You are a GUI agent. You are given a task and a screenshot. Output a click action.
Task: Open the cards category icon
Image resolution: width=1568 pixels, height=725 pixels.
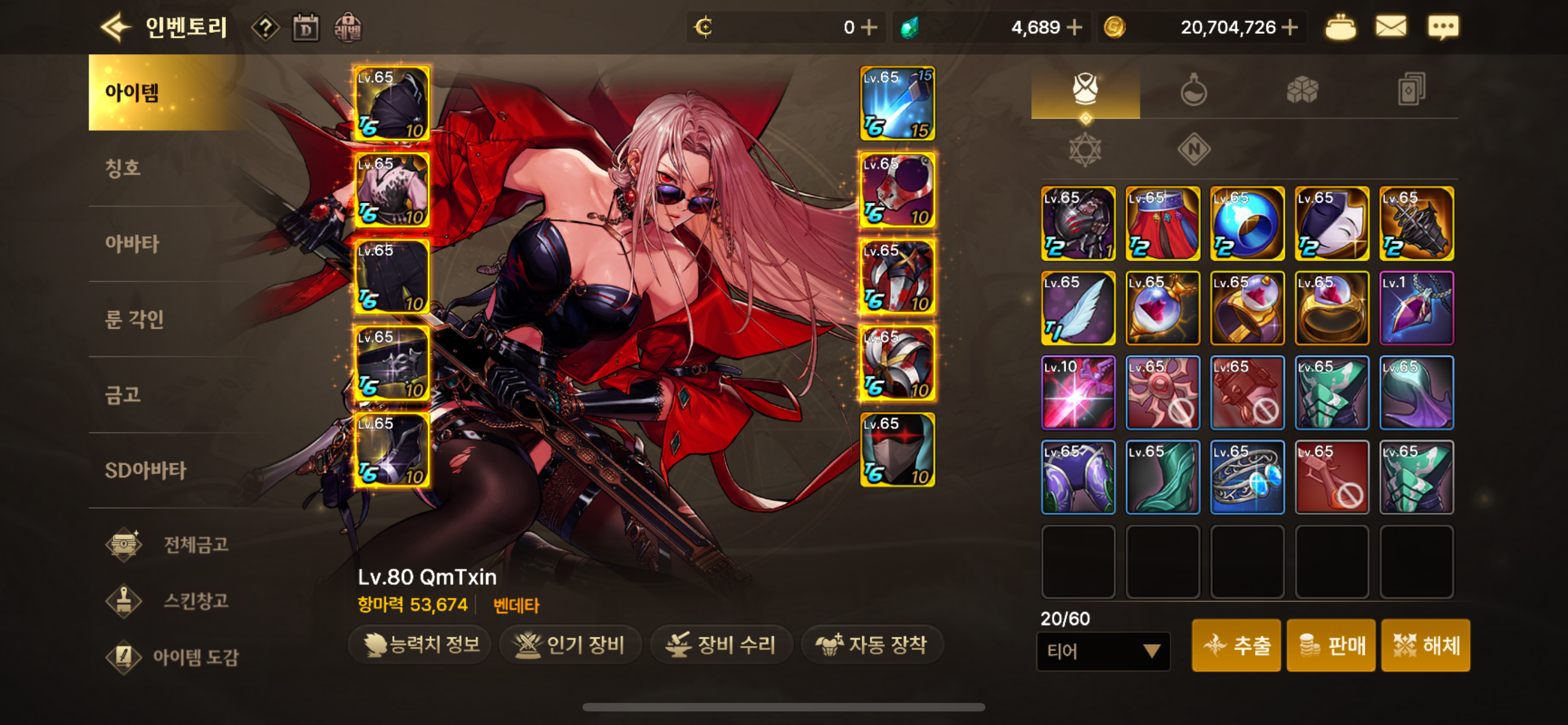[1412, 89]
